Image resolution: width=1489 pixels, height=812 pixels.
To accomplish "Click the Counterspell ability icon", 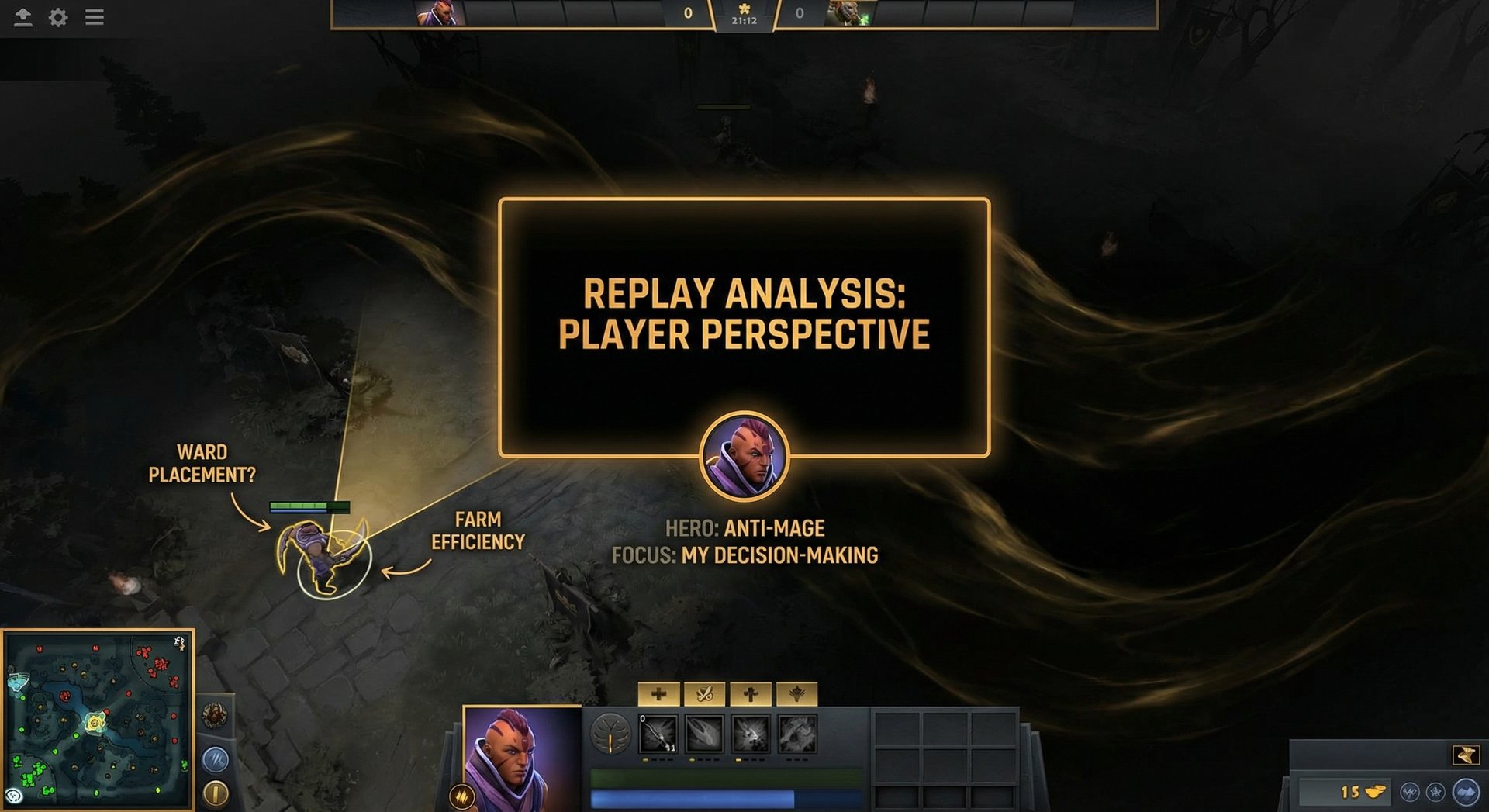I will tap(750, 734).
